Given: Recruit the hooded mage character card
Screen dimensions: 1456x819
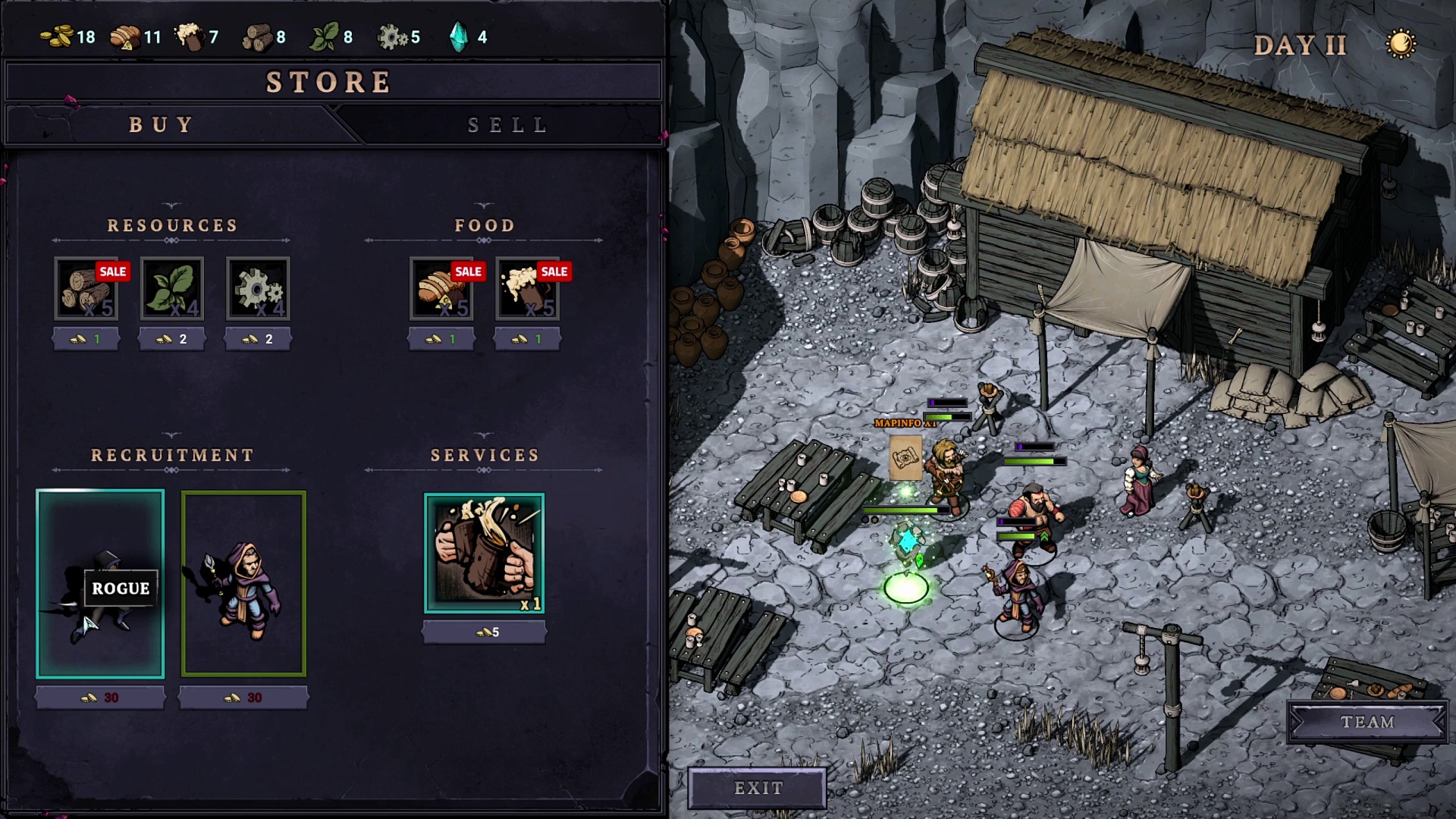Looking at the screenshot, I should [x=243, y=583].
